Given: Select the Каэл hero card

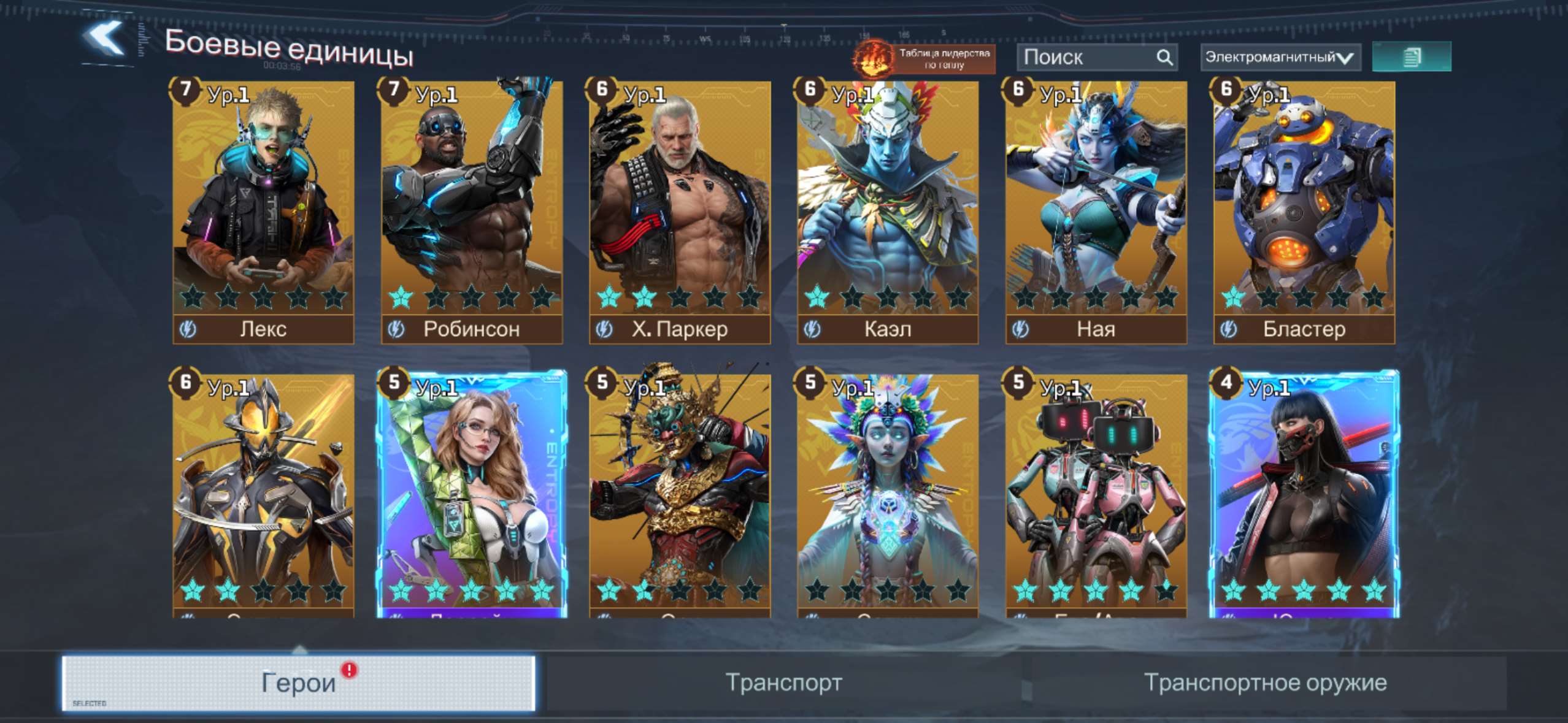Looking at the screenshot, I should click(888, 212).
